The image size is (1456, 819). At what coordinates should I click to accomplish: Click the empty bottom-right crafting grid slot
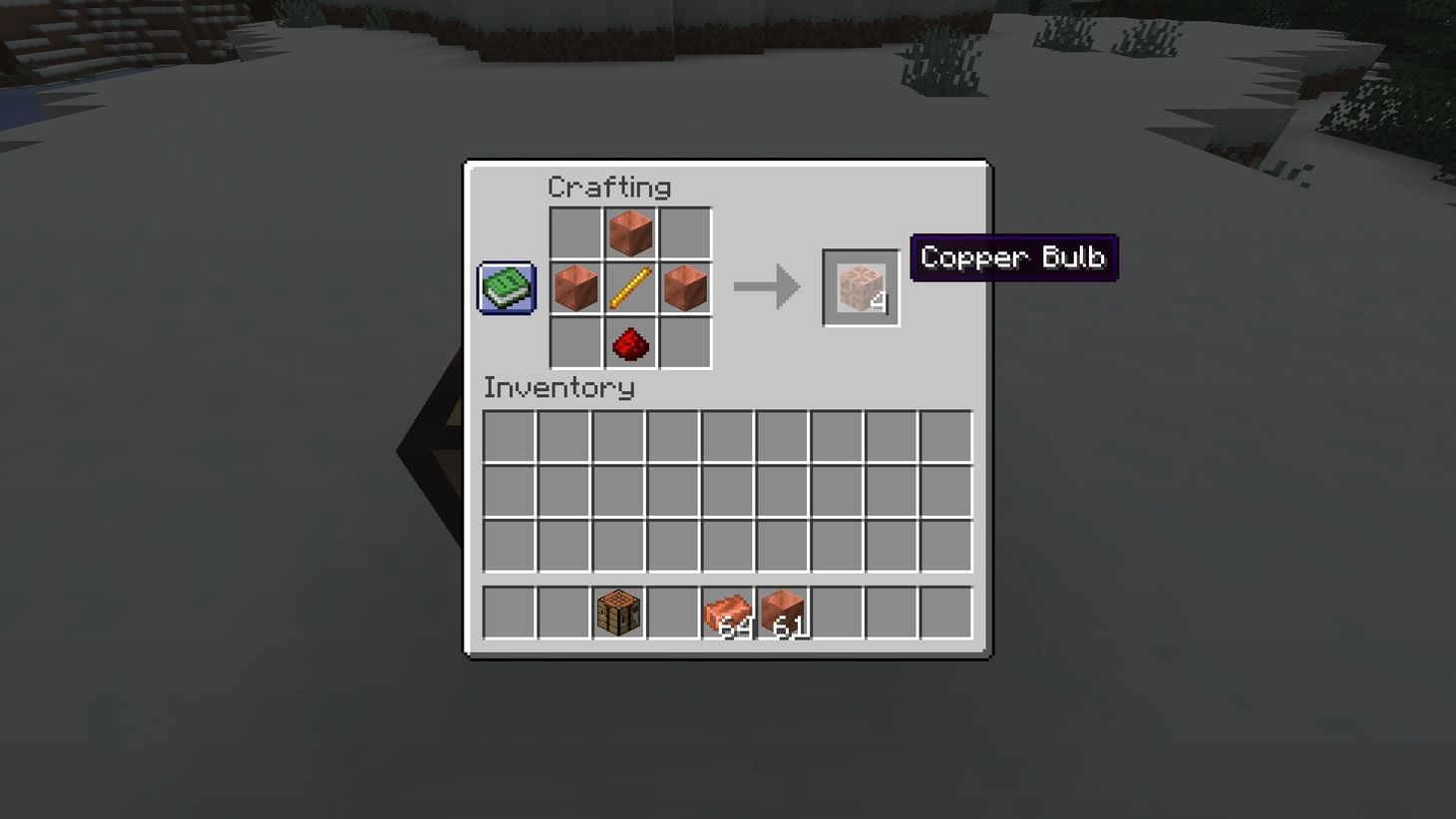point(685,343)
